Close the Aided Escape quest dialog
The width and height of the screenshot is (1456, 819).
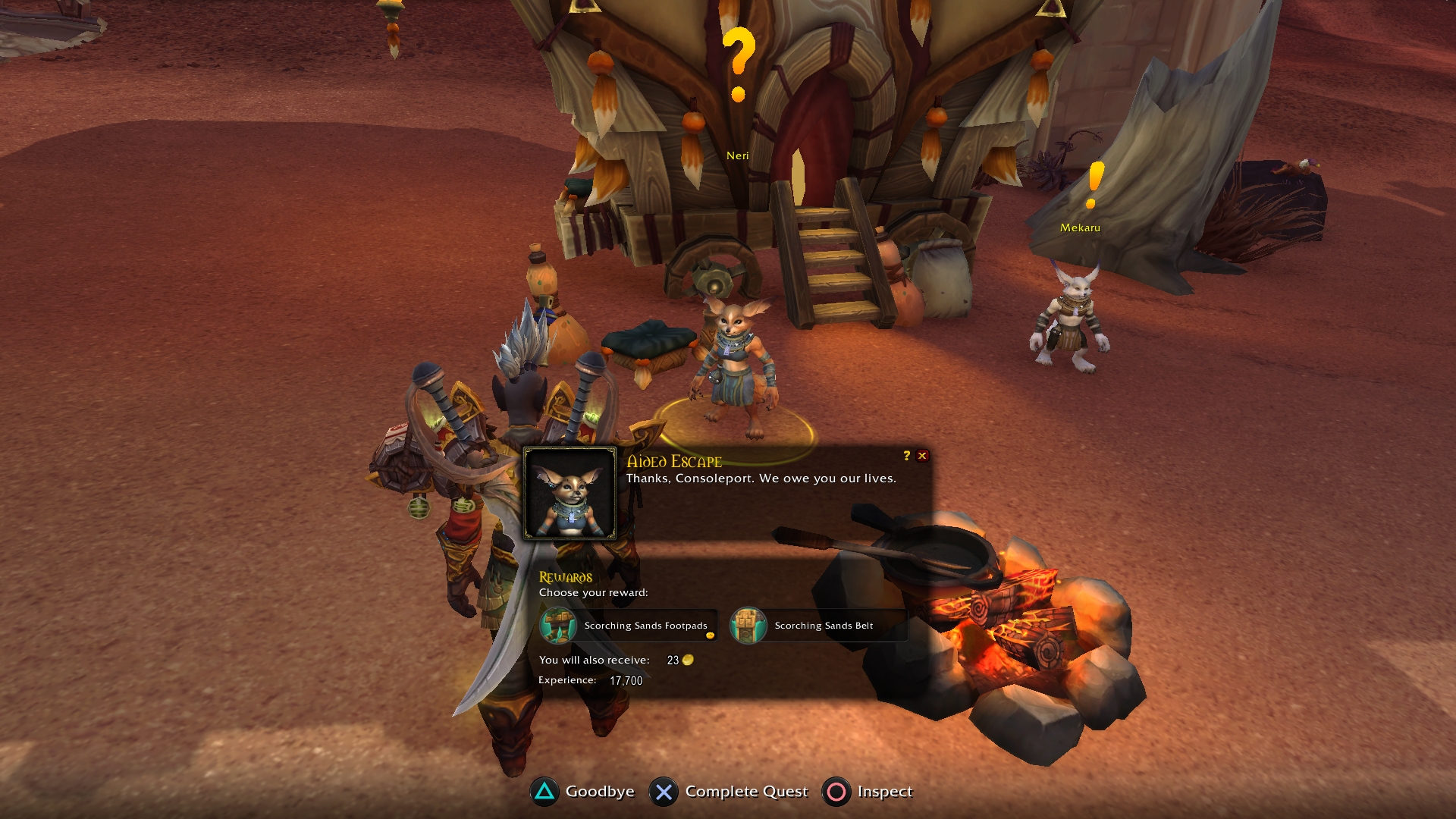922,456
